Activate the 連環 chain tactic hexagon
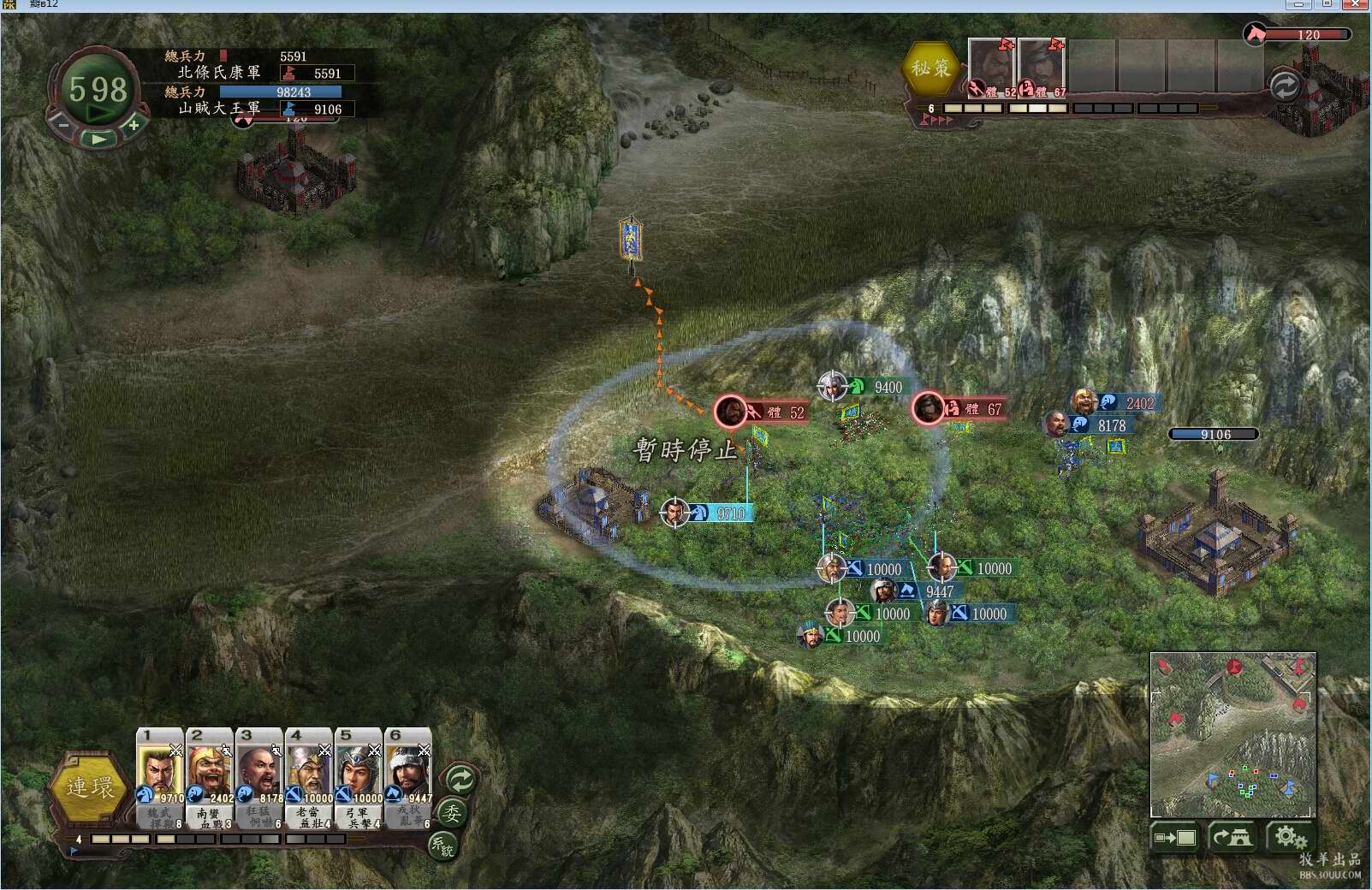 pyautogui.click(x=90, y=787)
